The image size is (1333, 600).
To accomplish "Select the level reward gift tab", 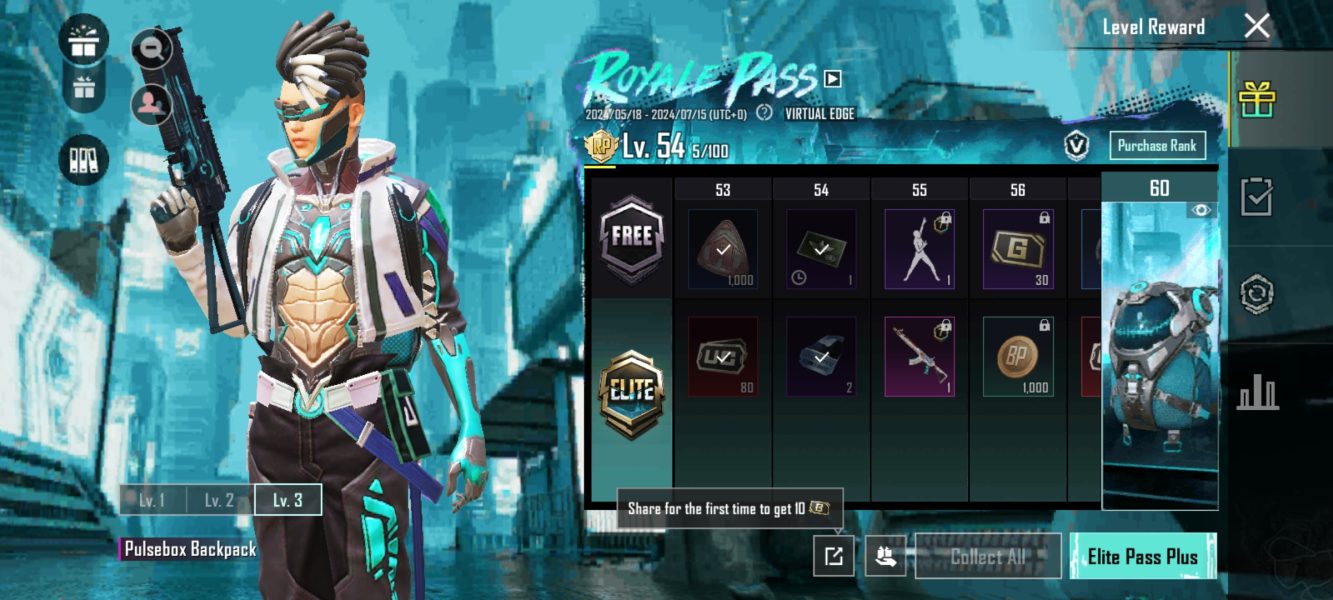I will [x=1257, y=99].
